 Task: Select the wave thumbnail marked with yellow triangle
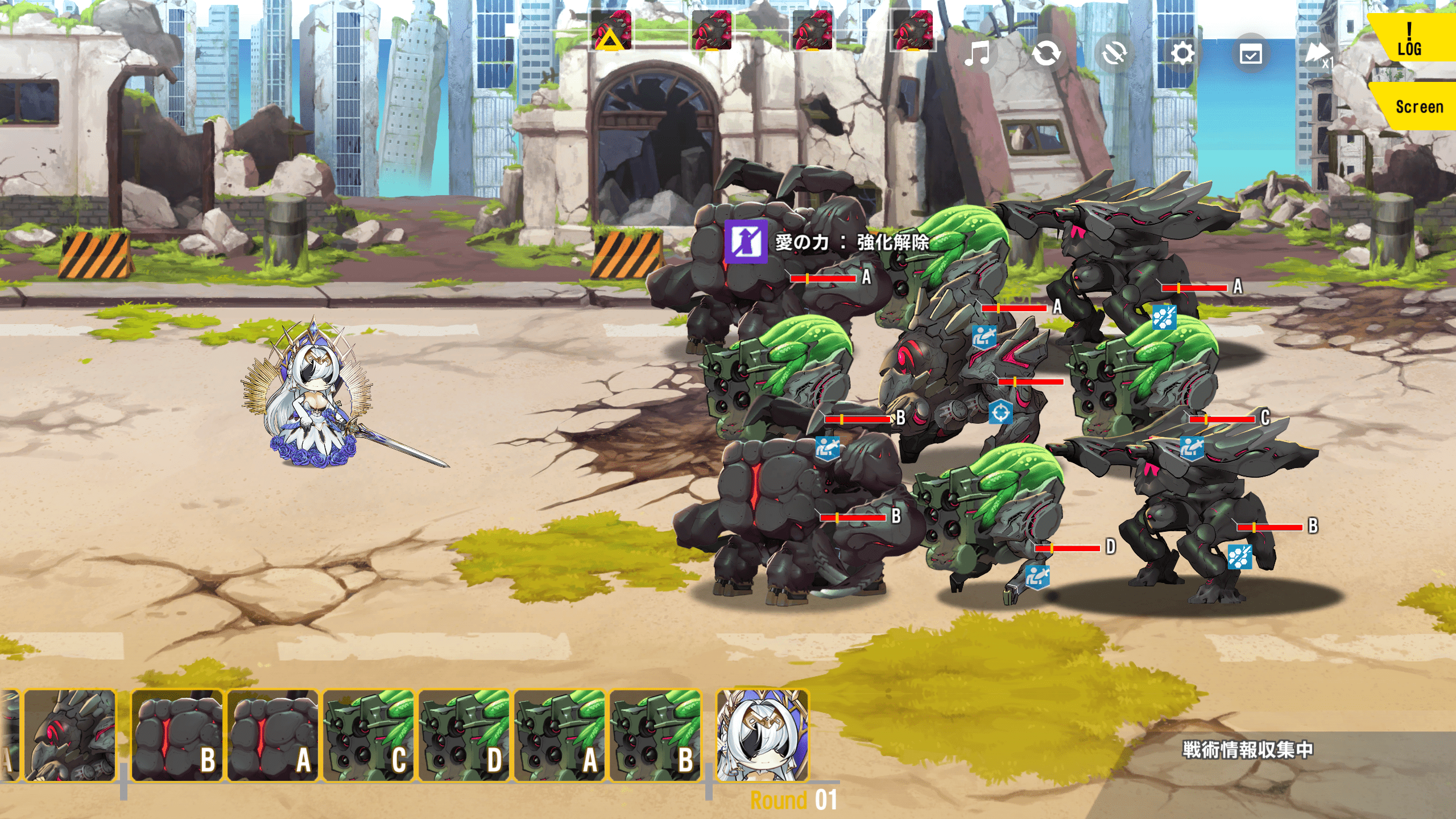click(611, 31)
